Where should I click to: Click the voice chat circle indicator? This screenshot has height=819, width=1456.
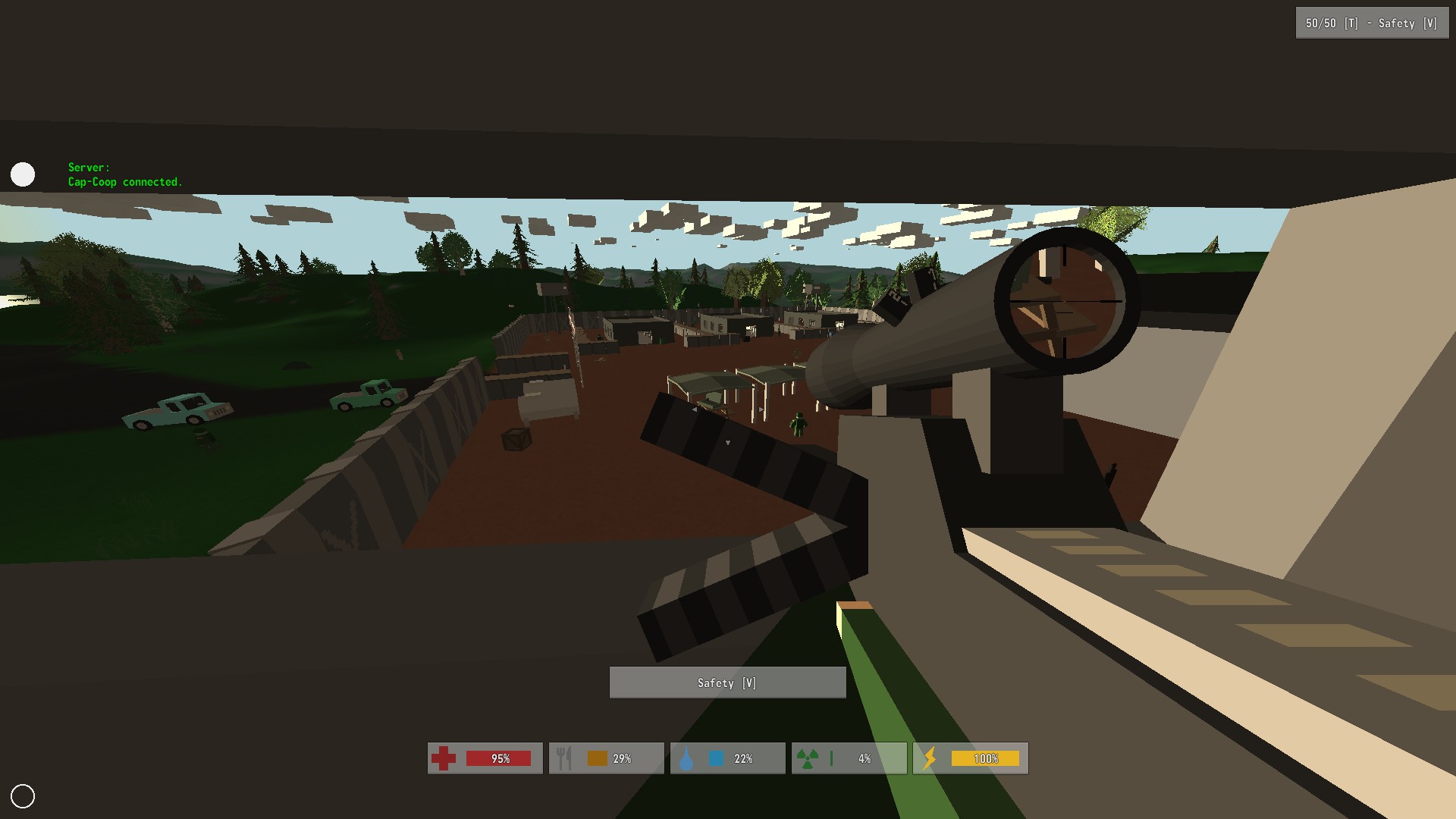point(23,174)
